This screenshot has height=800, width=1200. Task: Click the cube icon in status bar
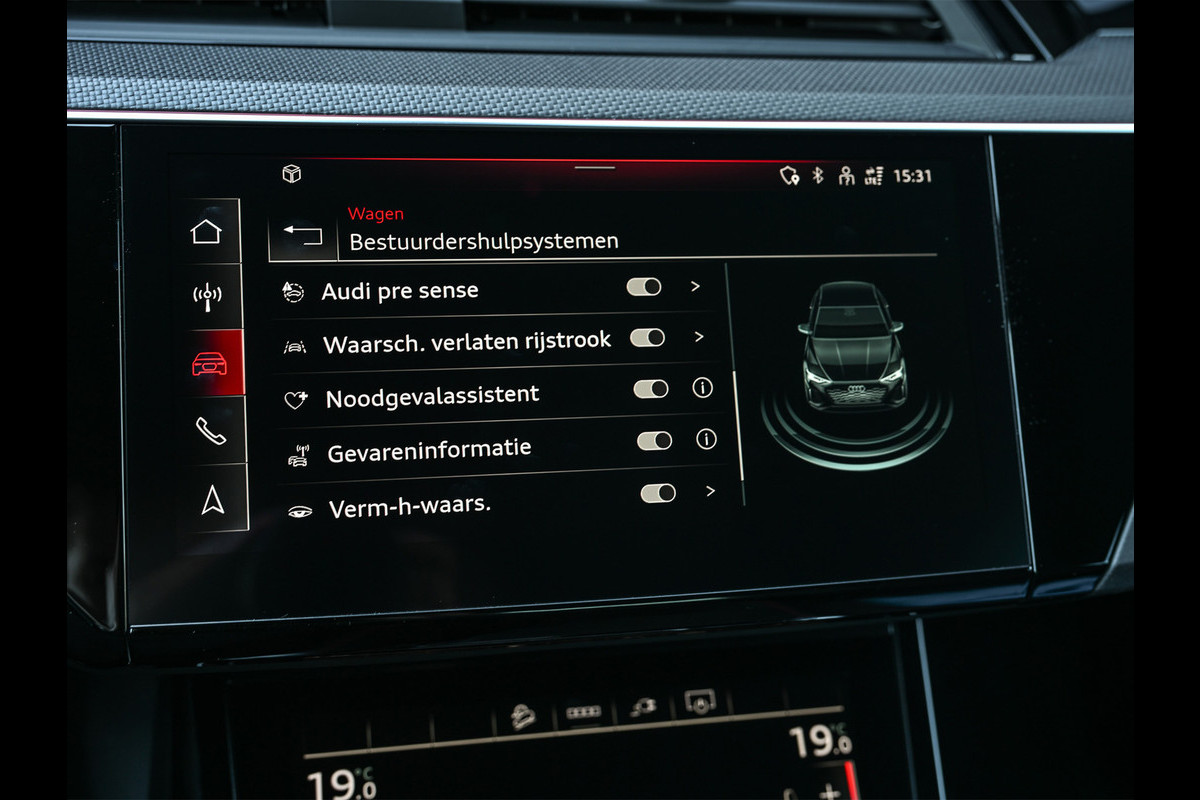(292, 174)
